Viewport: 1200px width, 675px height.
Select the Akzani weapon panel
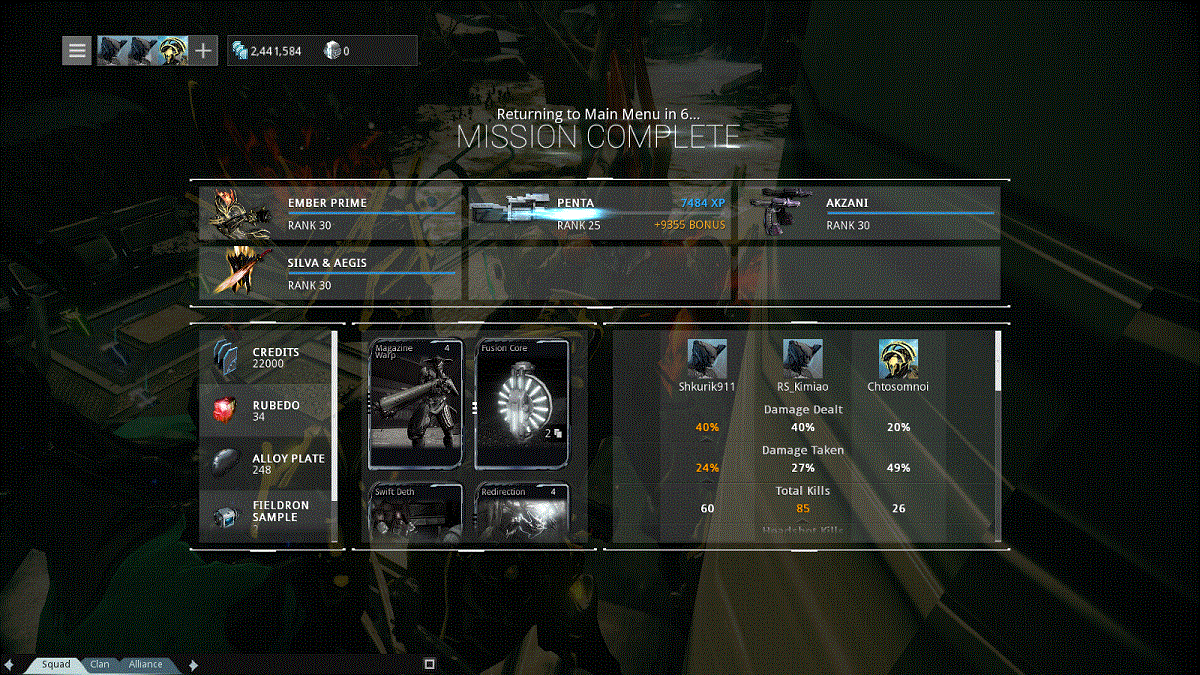coord(868,212)
